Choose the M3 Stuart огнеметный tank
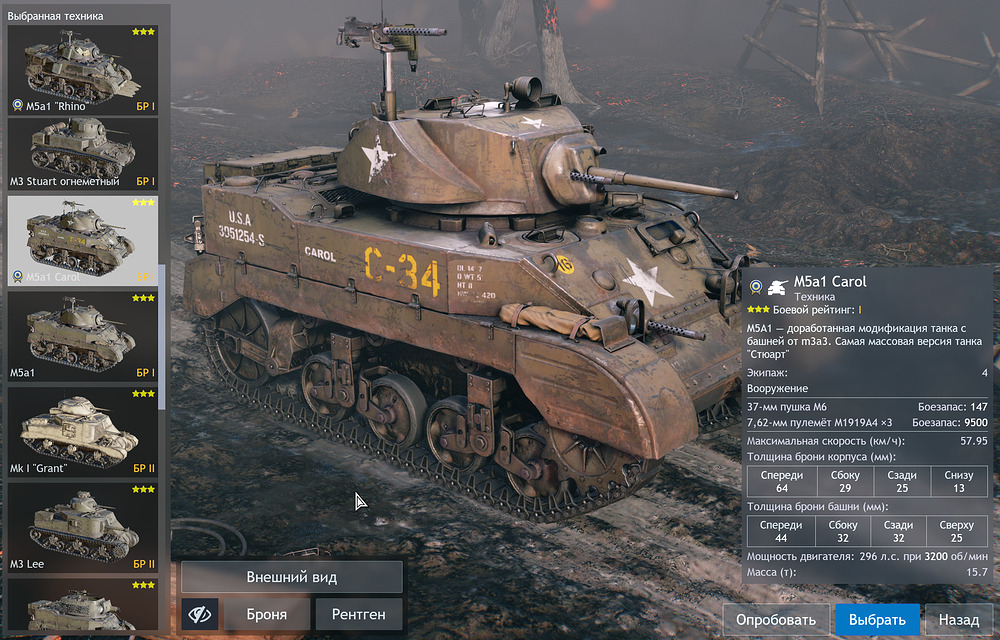This screenshot has width=1000, height=640. pyautogui.click(x=82, y=154)
